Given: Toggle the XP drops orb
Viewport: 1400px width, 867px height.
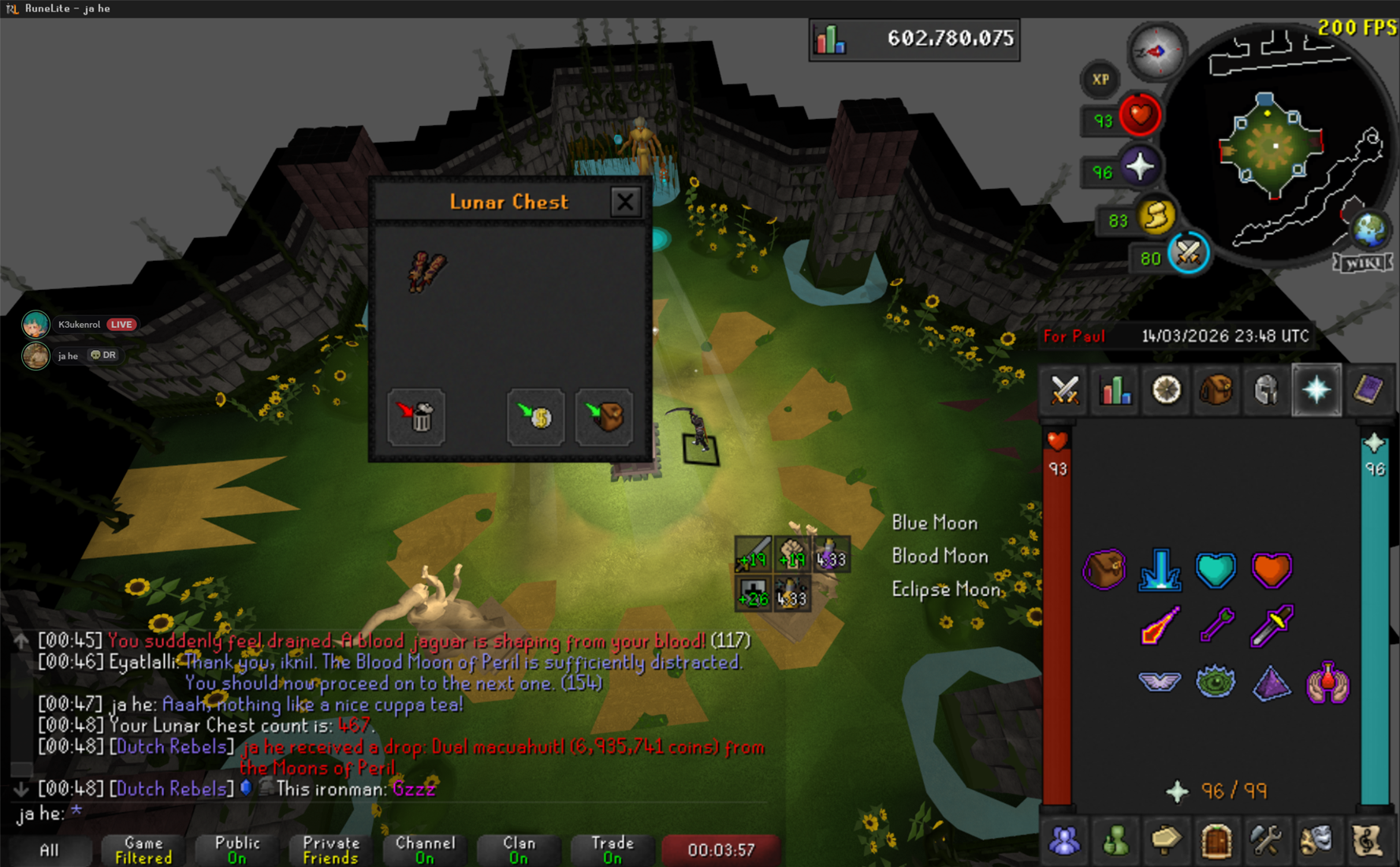Looking at the screenshot, I should [1100, 79].
